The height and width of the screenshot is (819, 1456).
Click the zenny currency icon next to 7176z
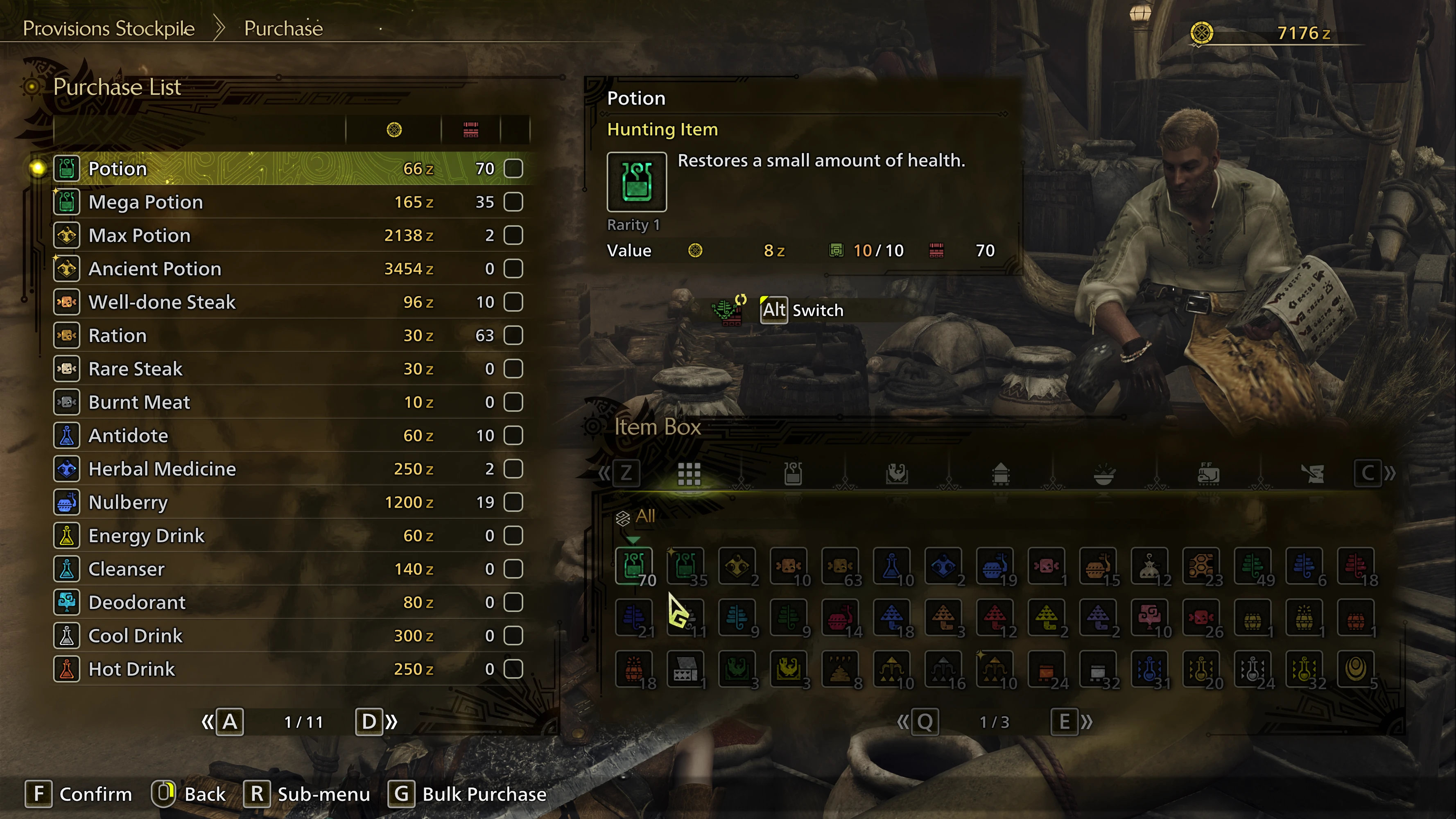[1202, 33]
